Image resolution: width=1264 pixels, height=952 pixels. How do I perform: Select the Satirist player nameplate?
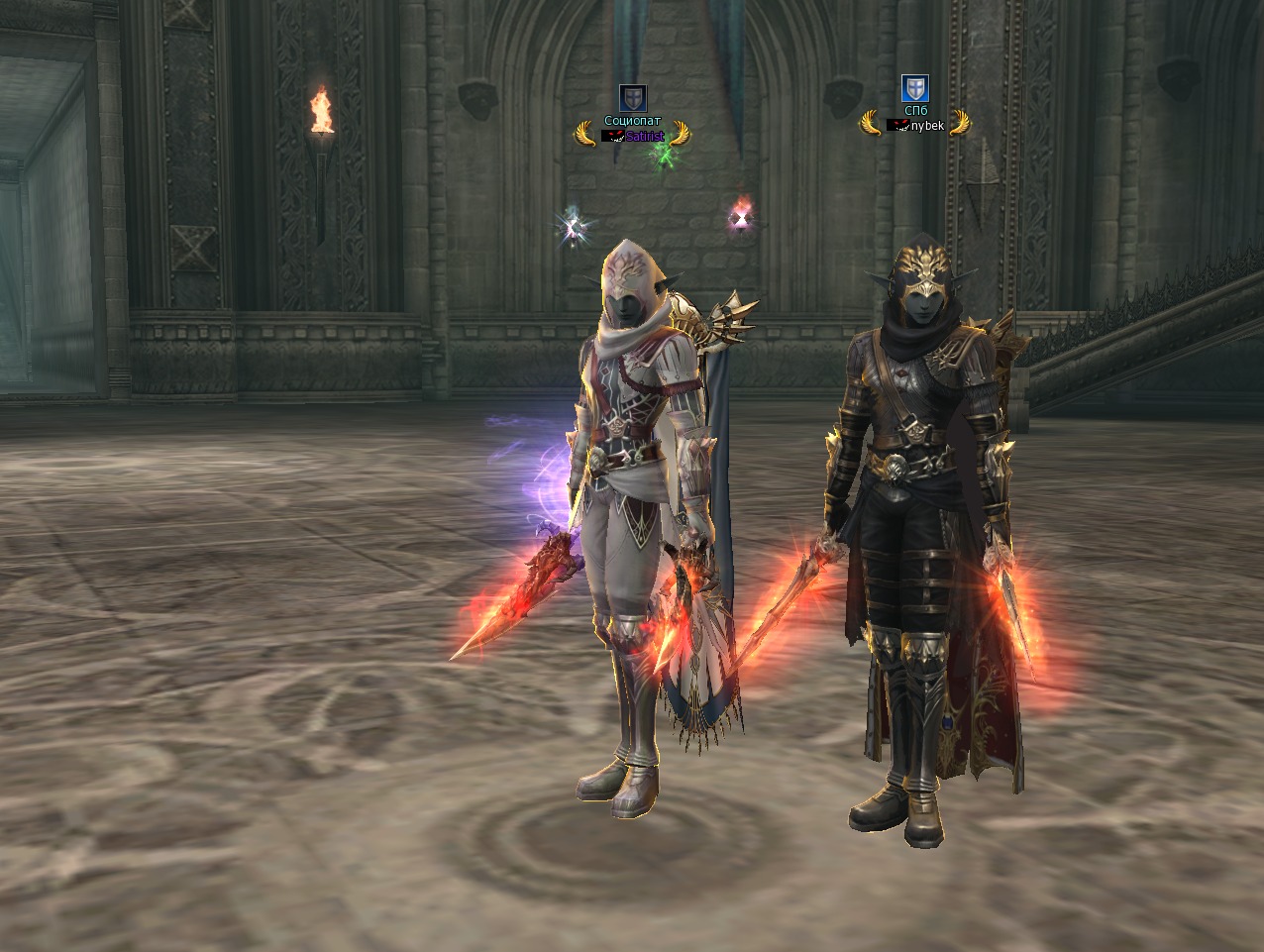[644, 136]
